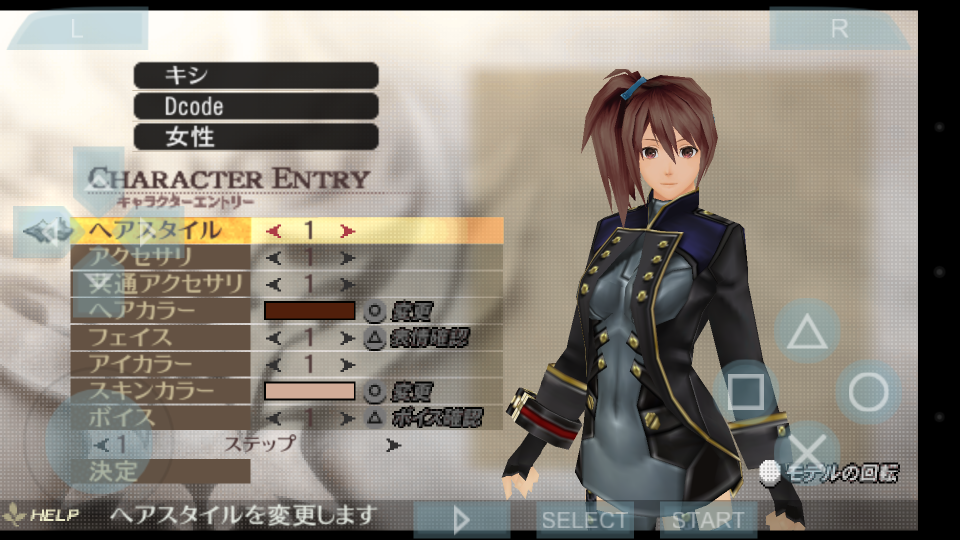The height and width of the screenshot is (540, 960).
Task: Tap the on-screen triangle button
Action: [x=806, y=332]
